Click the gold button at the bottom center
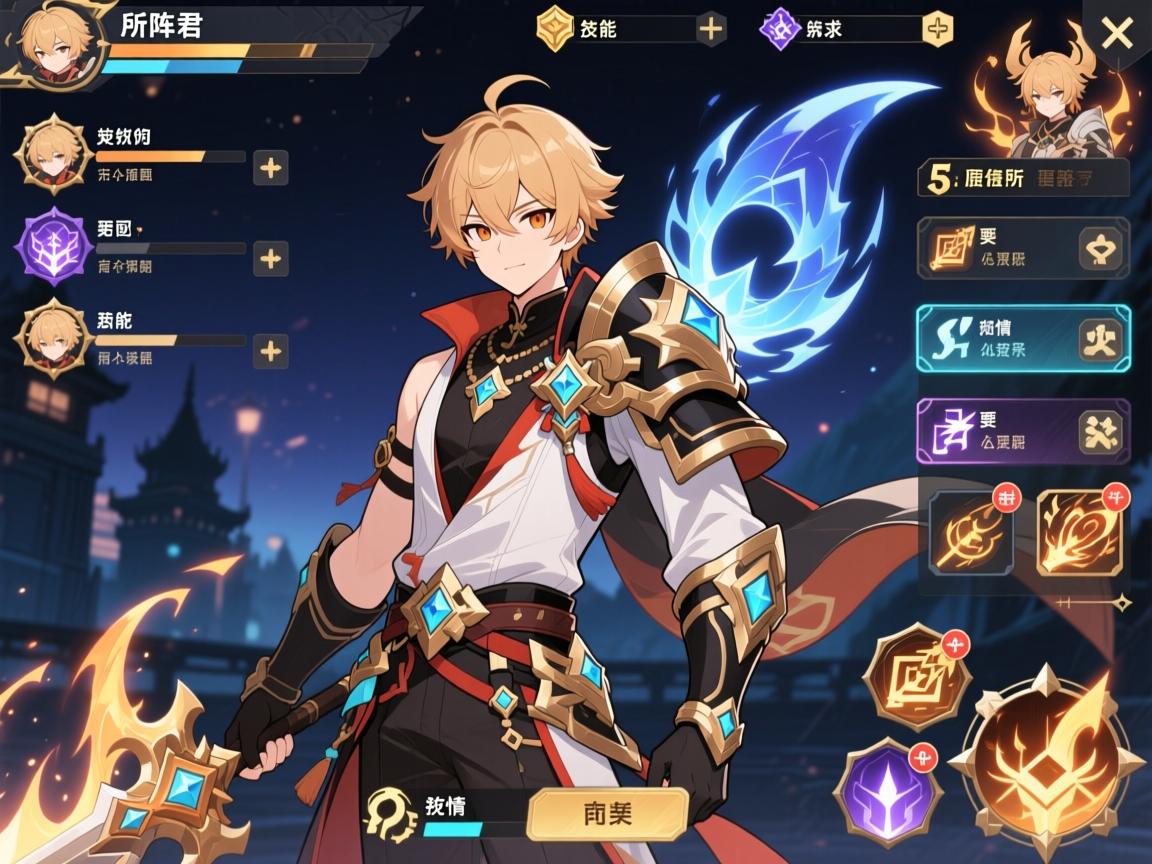The width and height of the screenshot is (1152, 864). pyautogui.click(x=607, y=812)
